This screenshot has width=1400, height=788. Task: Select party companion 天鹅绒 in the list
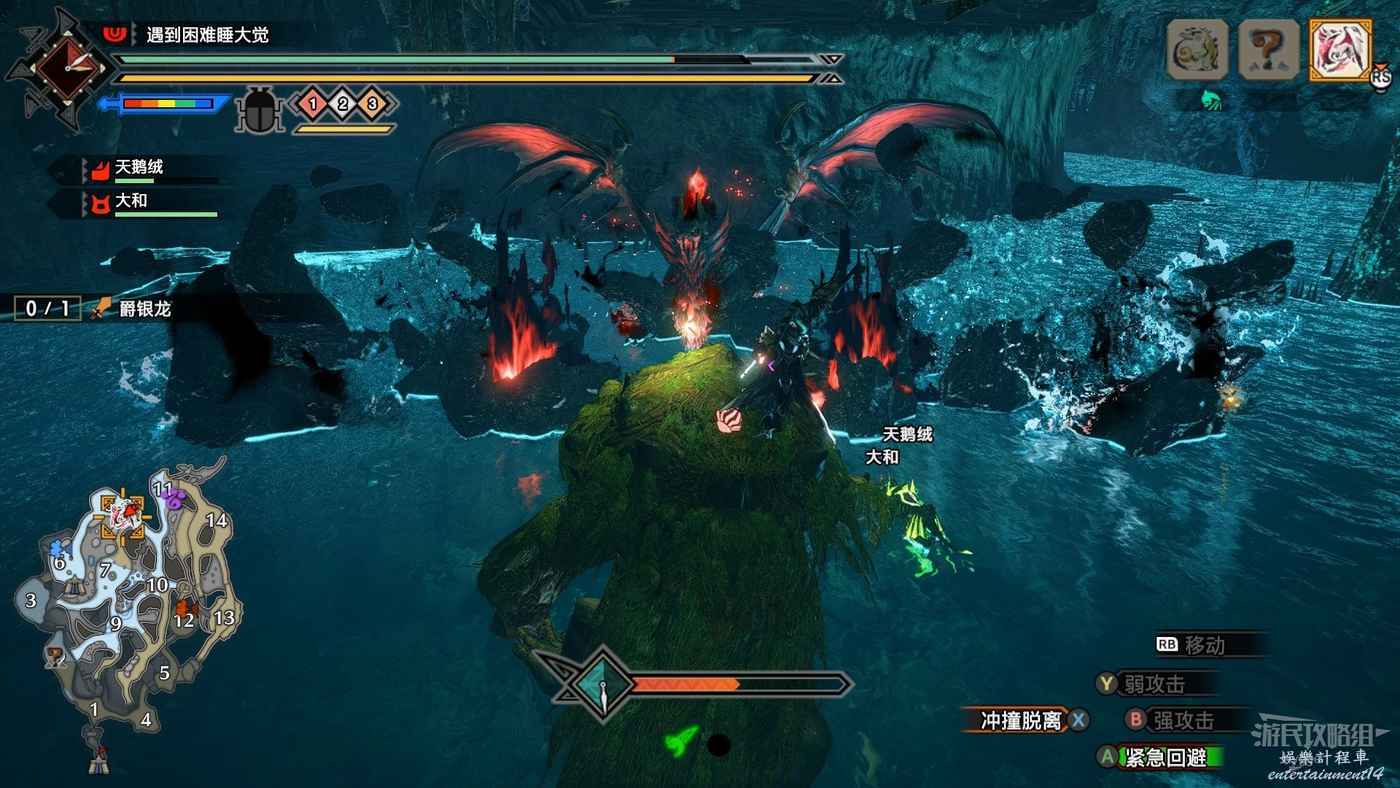click(x=140, y=168)
